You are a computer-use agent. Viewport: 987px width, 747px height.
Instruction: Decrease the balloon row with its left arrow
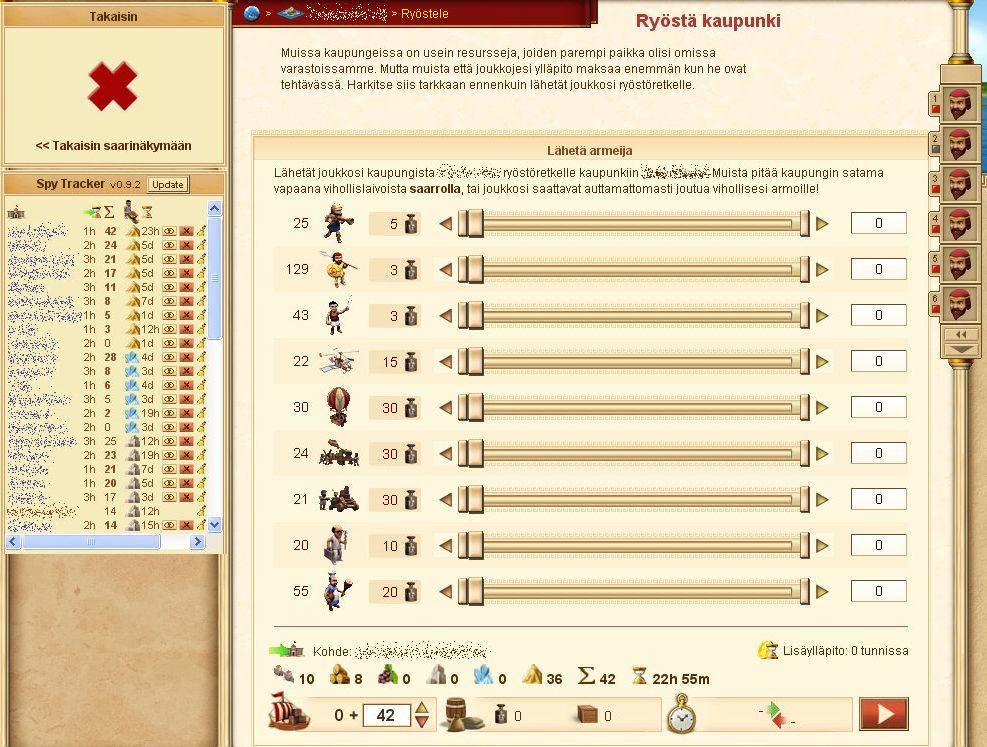click(x=446, y=408)
